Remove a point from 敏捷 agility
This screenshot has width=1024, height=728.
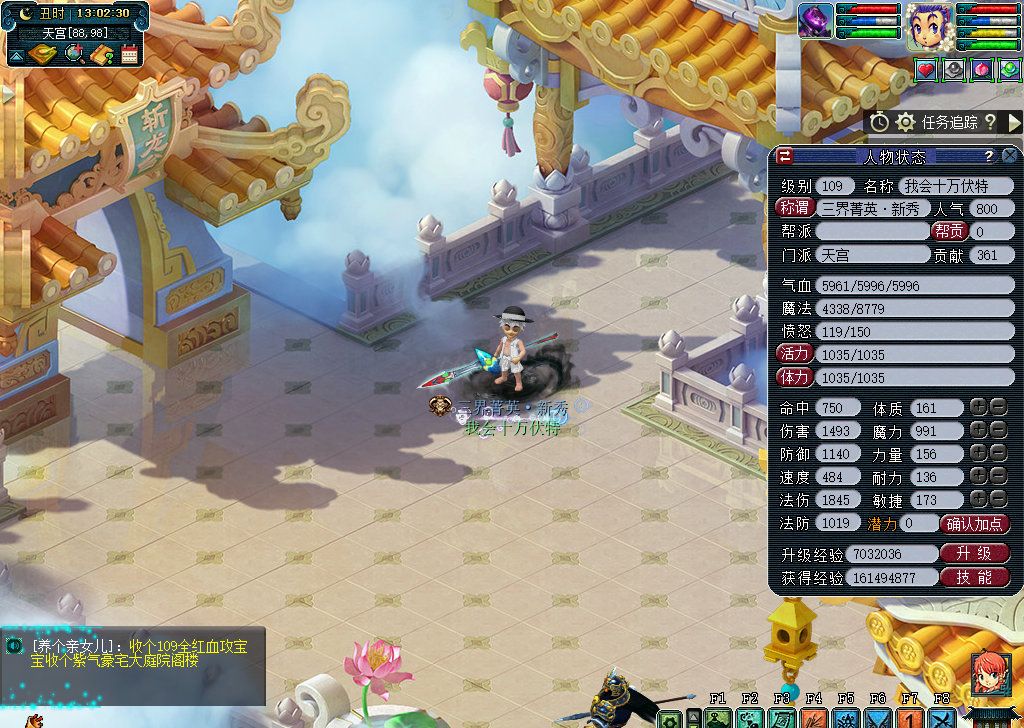997,499
